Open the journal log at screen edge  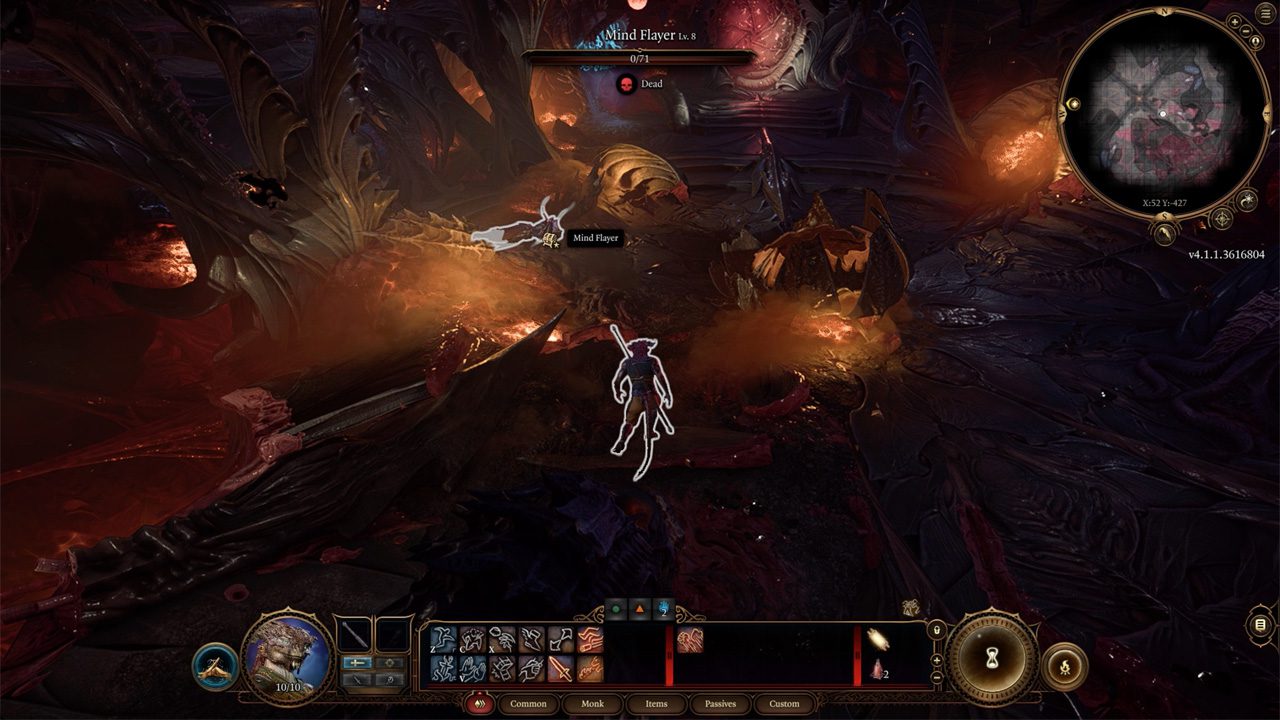(x=1260, y=626)
